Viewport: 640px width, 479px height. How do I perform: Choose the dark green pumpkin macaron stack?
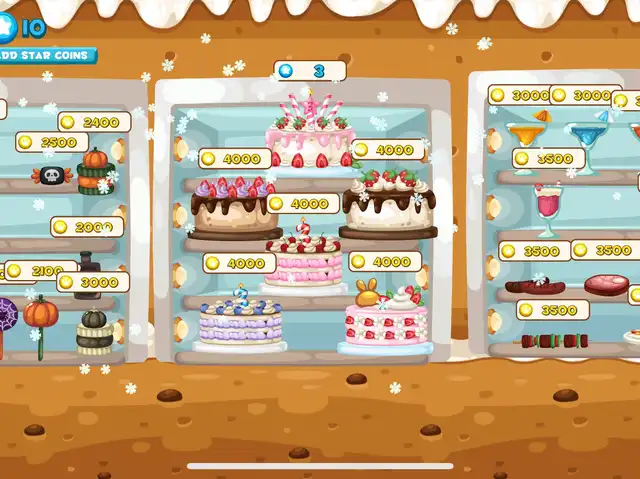93,331
